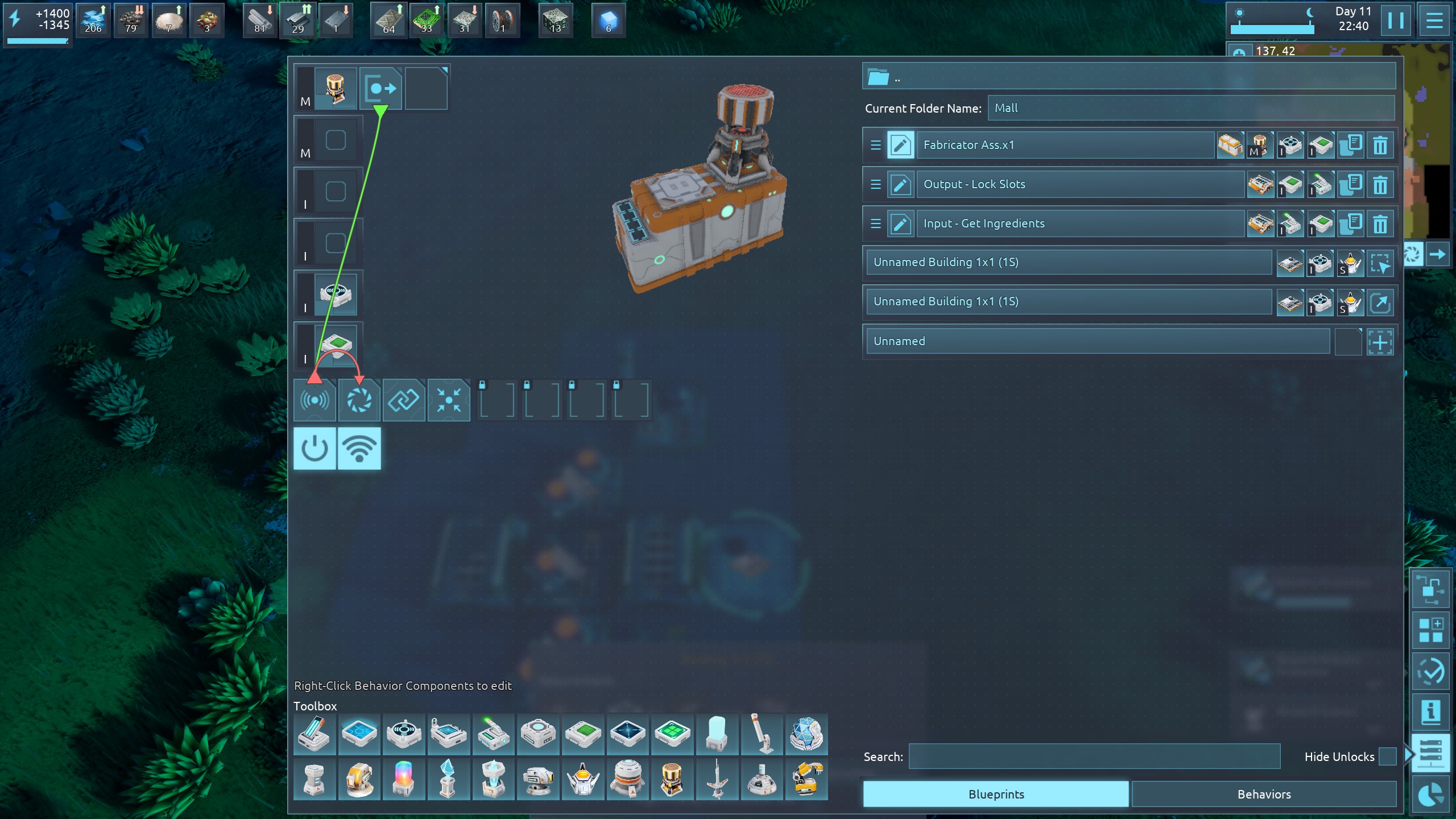Add the Unnamed blueprint with the plus button
The width and height of the screenshot is (1456, 819).
click(x=1380, y=342)
